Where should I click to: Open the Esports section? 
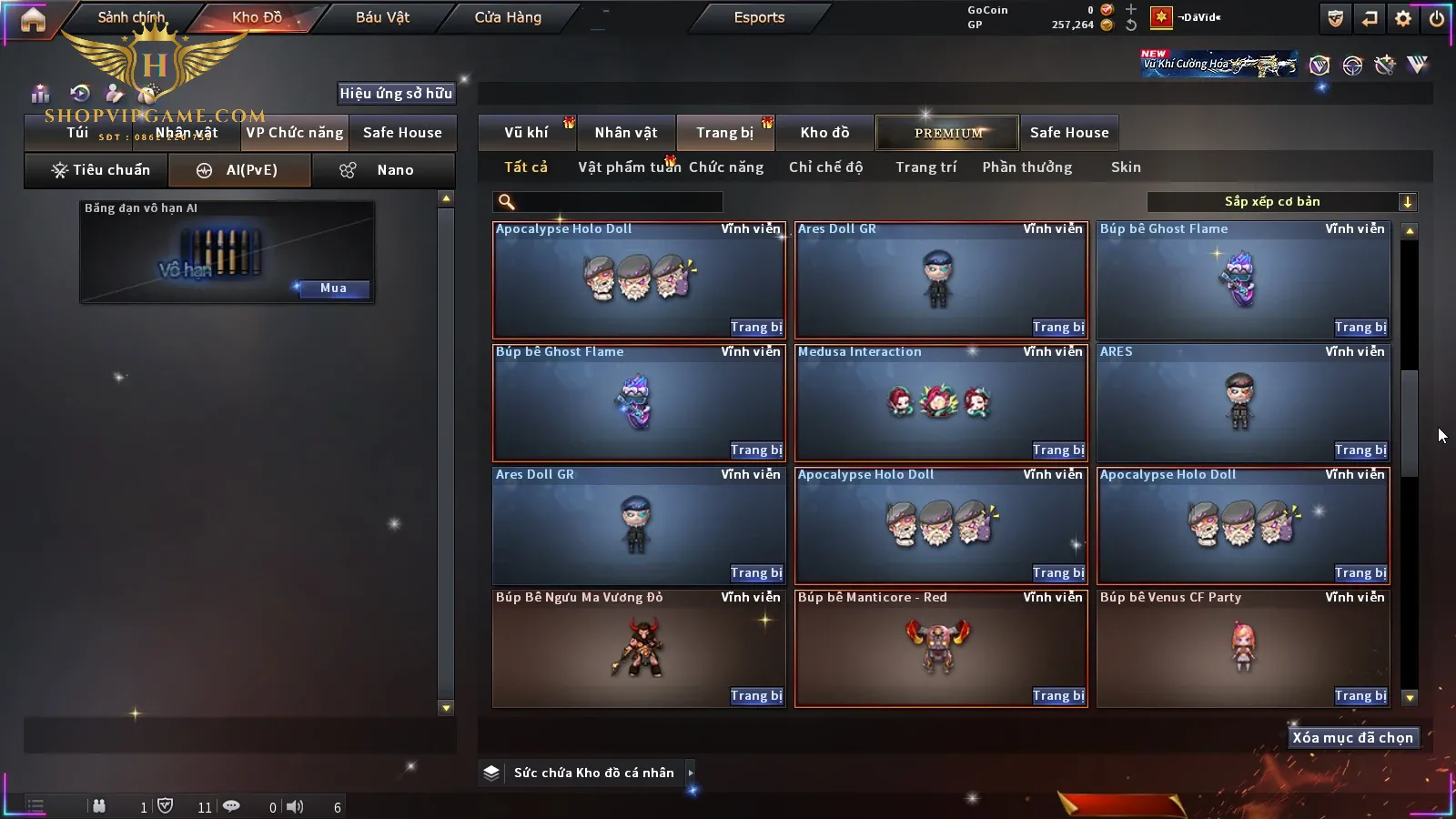click(x=759, y=17)
